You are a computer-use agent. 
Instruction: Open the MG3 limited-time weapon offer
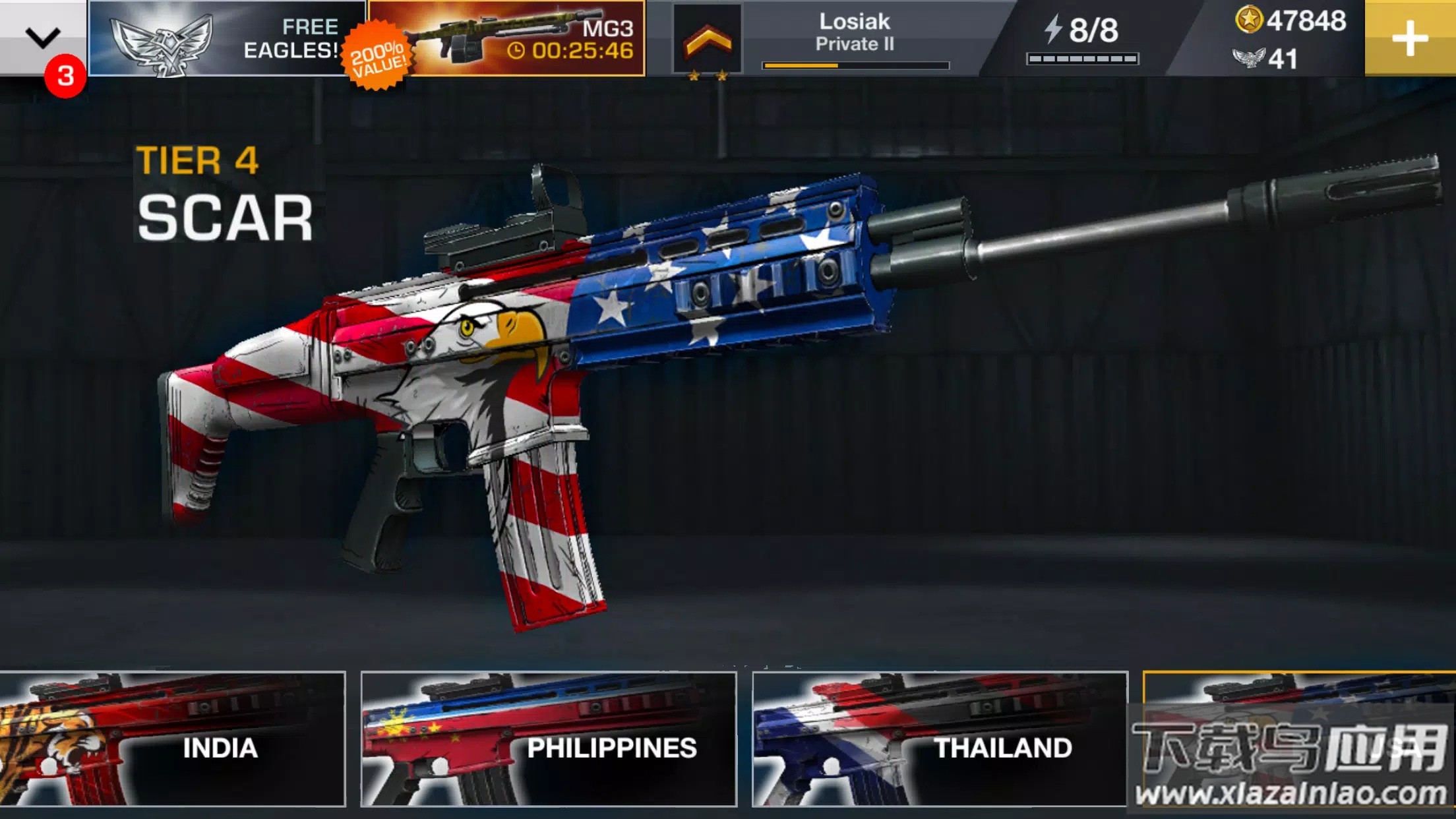pyautogui.click(x=508, y=40)
